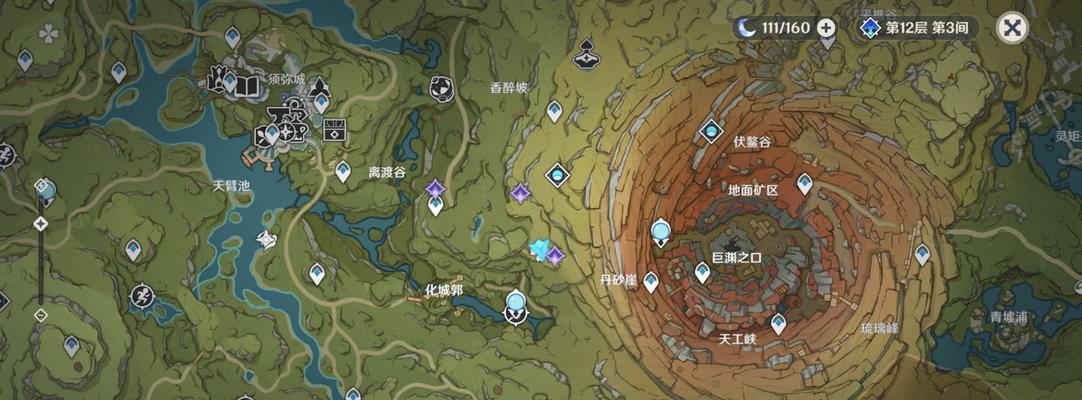Screen dimensions: 1082x400
Task: Select the purple star pin right of 离渡谷
Action: pos(435,189)
